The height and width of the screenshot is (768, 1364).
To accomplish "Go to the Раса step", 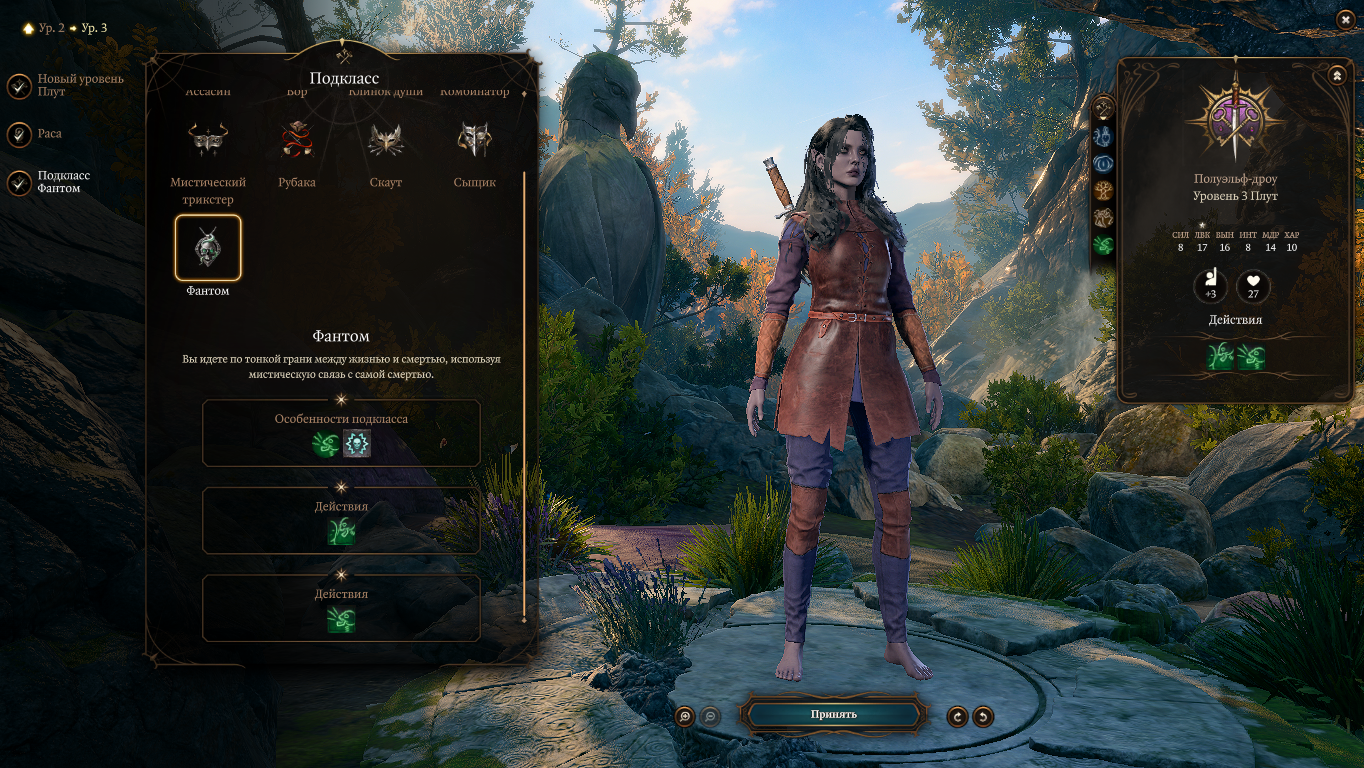I will tap(19, 134).
